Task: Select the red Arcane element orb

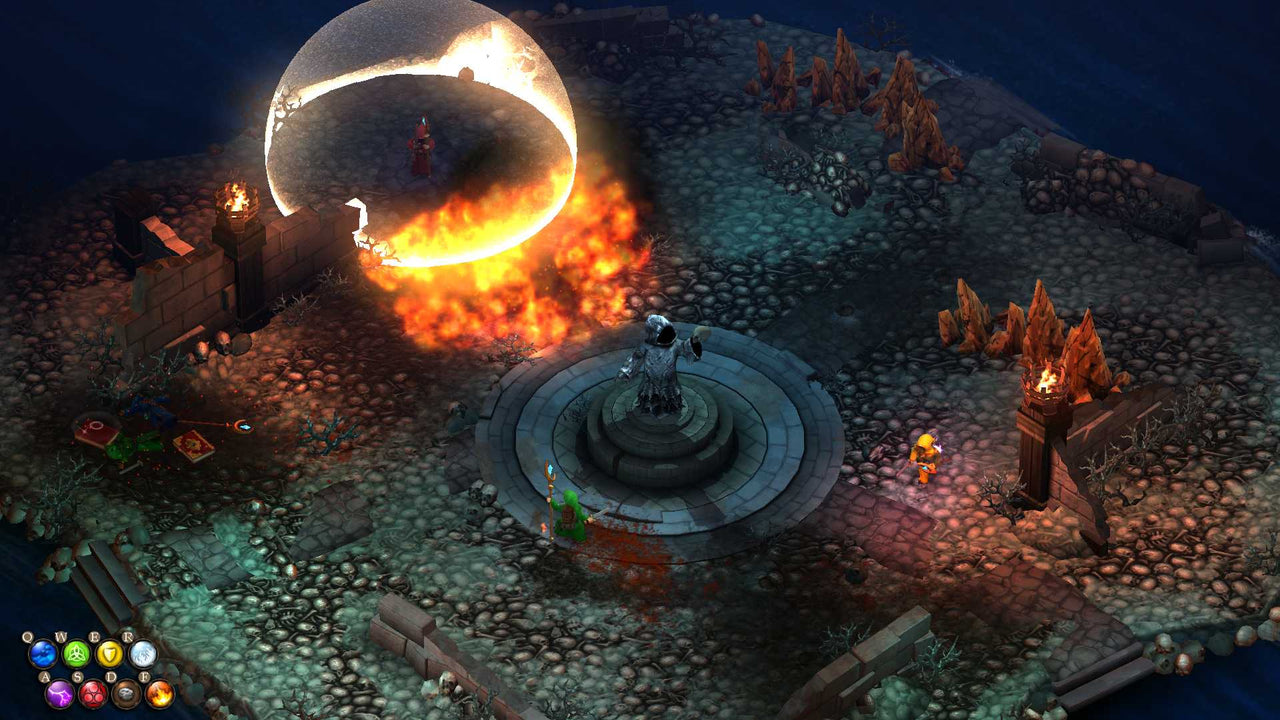Action: click(94, 694)
